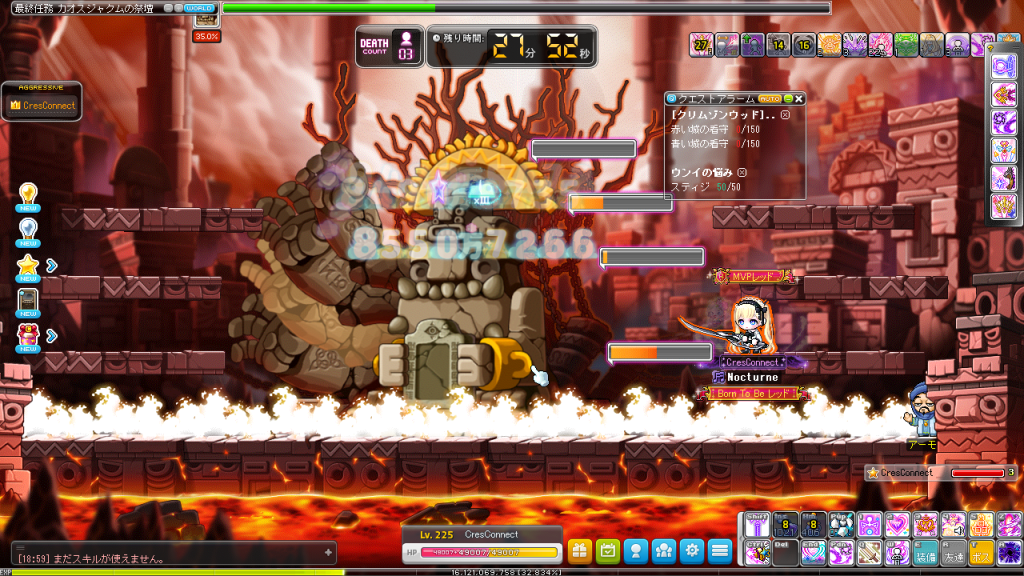Open the green calendar event button

(x=607, y=550)
